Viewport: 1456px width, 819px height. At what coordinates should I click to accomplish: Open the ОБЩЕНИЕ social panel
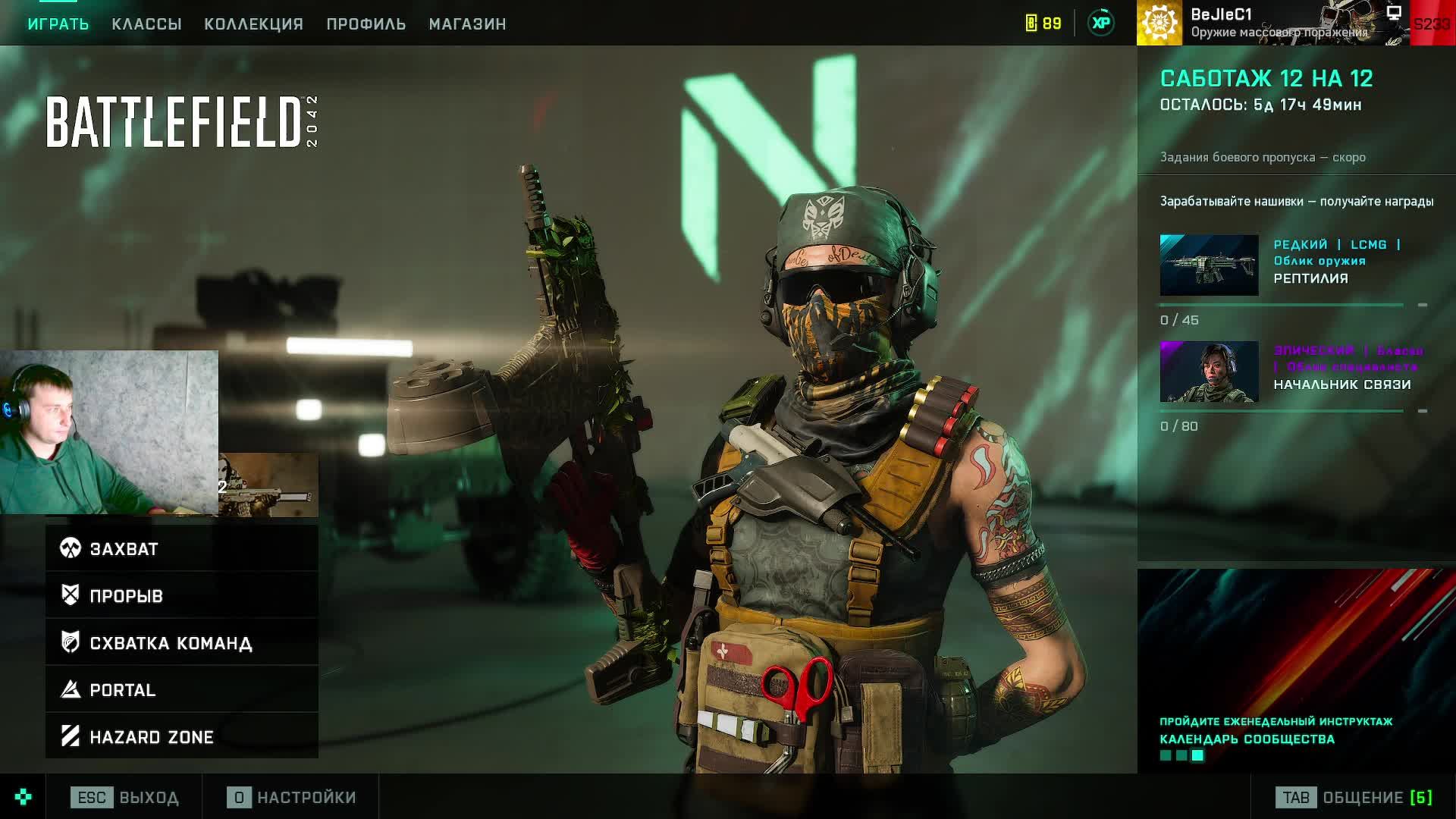[x=1354, y=798]
